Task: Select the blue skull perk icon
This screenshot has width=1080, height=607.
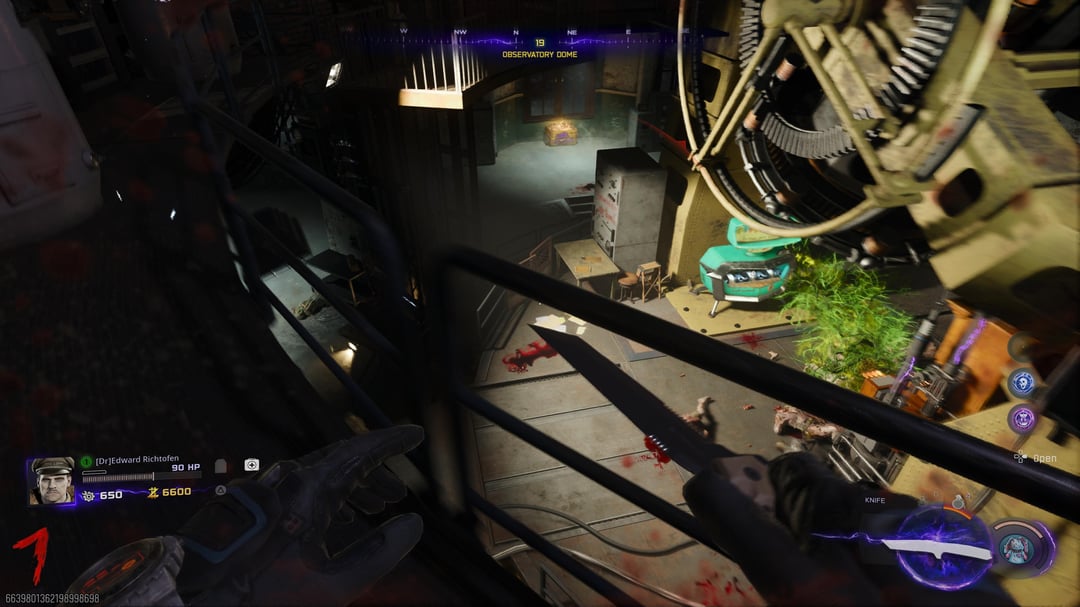Action: click(x=1021, y=381)
